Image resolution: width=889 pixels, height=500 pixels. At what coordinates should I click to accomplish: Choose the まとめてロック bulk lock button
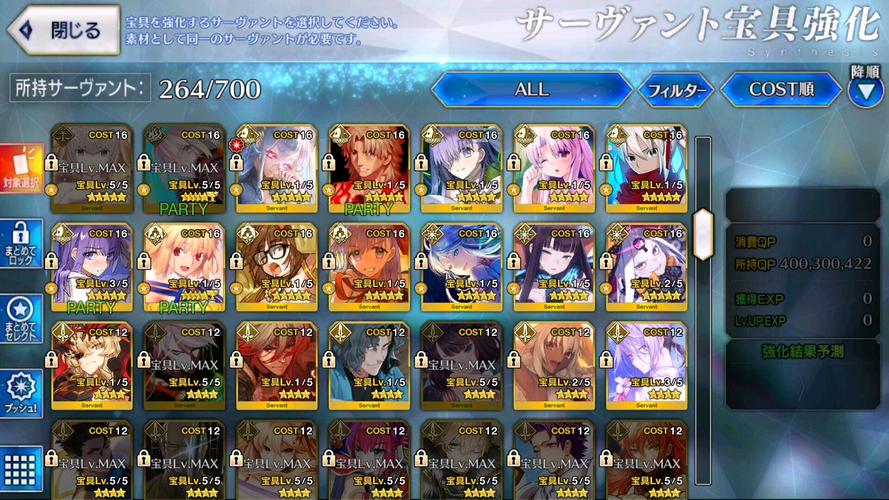(21, 246)
